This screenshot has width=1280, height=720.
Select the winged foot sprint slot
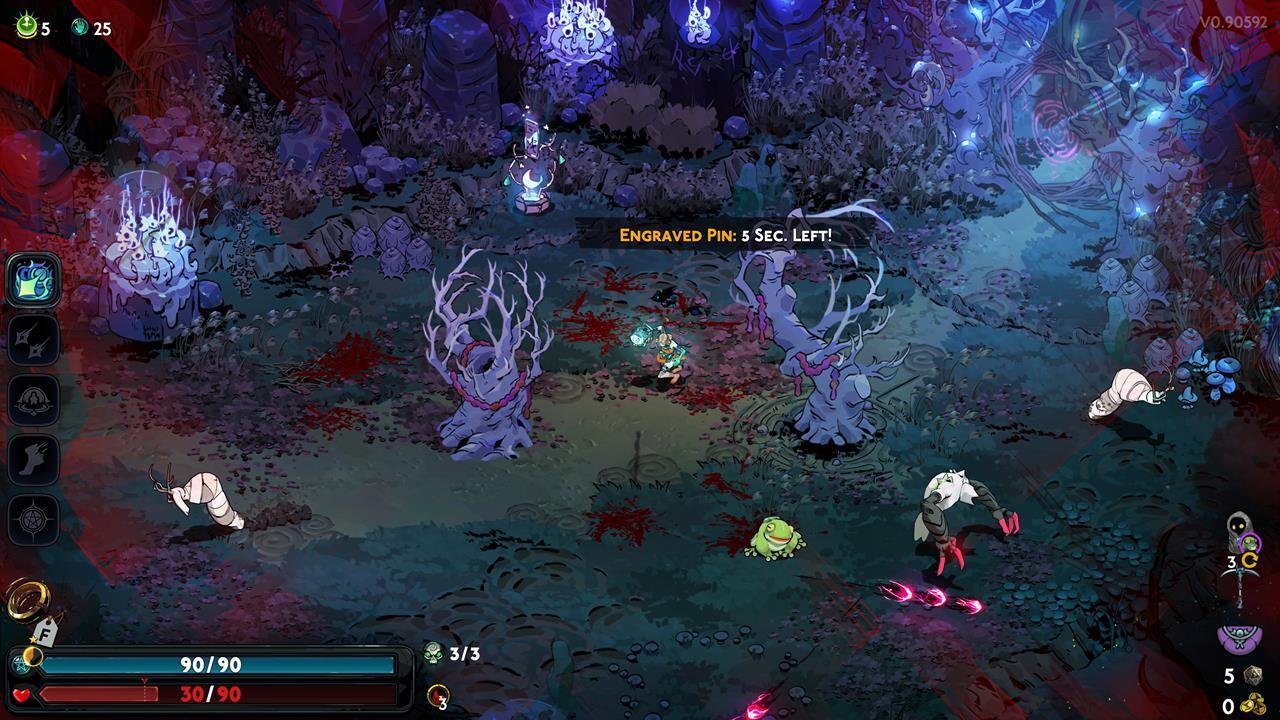click(34, 460)
